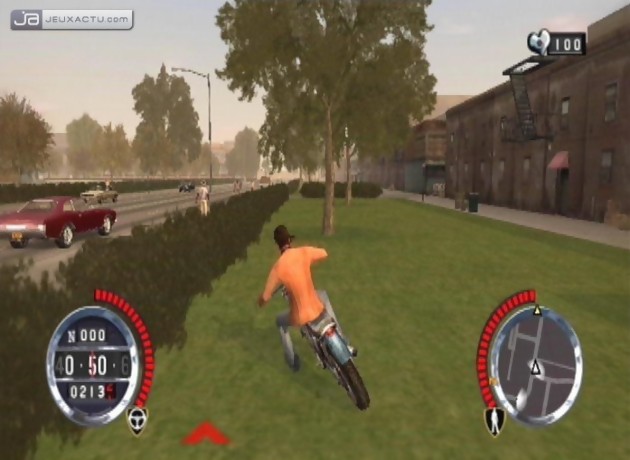Image resolution: width=630 pixels, height=460 pixels.
Task: Select the pedestrian icon beside the minimap
Action: (x=494, y=421)
